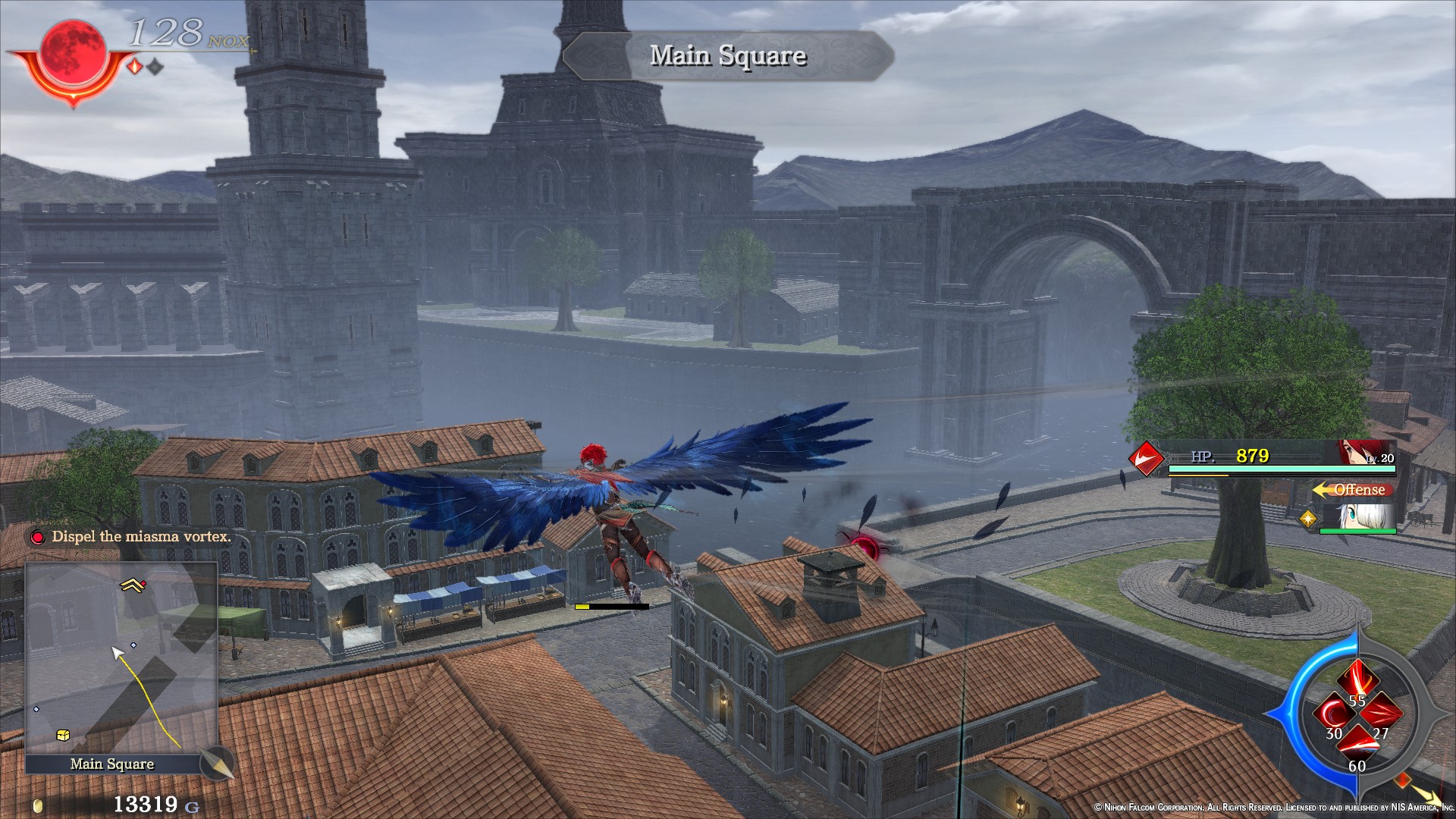
Task: Click the minimap compass needle
Action: (x=216, y=763)
